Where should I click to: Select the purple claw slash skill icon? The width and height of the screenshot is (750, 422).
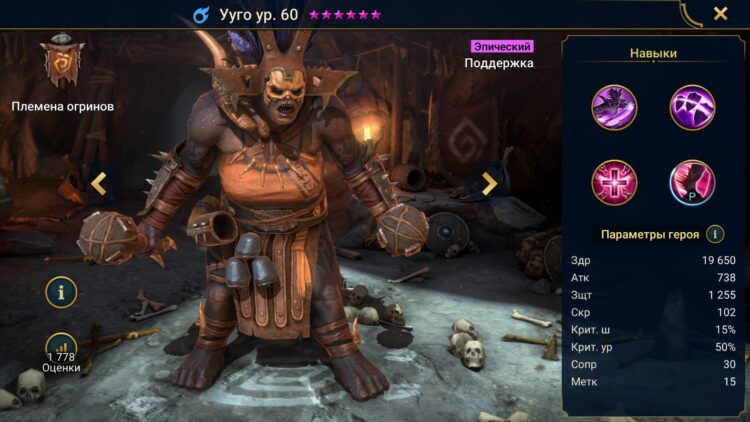point(690,107)
